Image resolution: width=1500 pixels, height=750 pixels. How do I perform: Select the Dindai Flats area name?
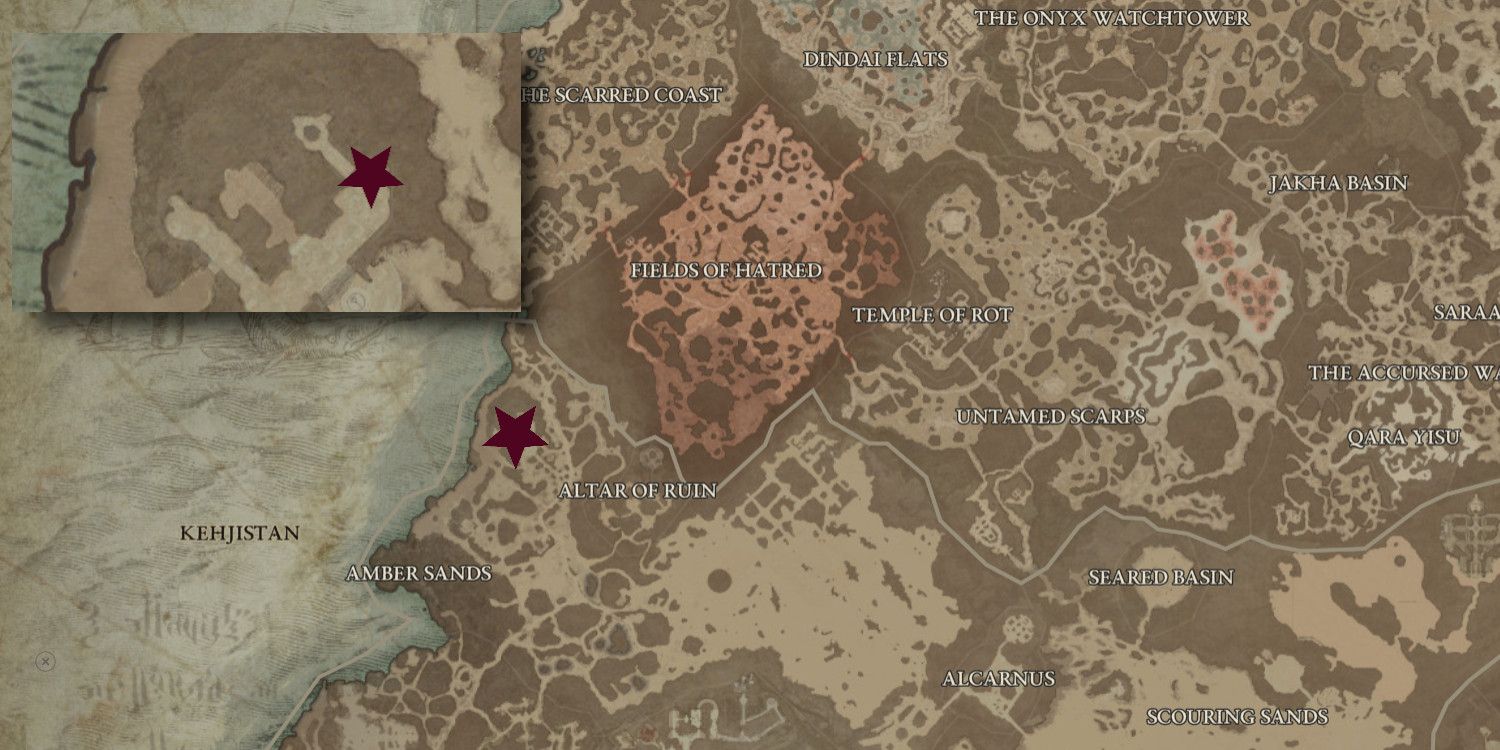(x=875, y=60)
